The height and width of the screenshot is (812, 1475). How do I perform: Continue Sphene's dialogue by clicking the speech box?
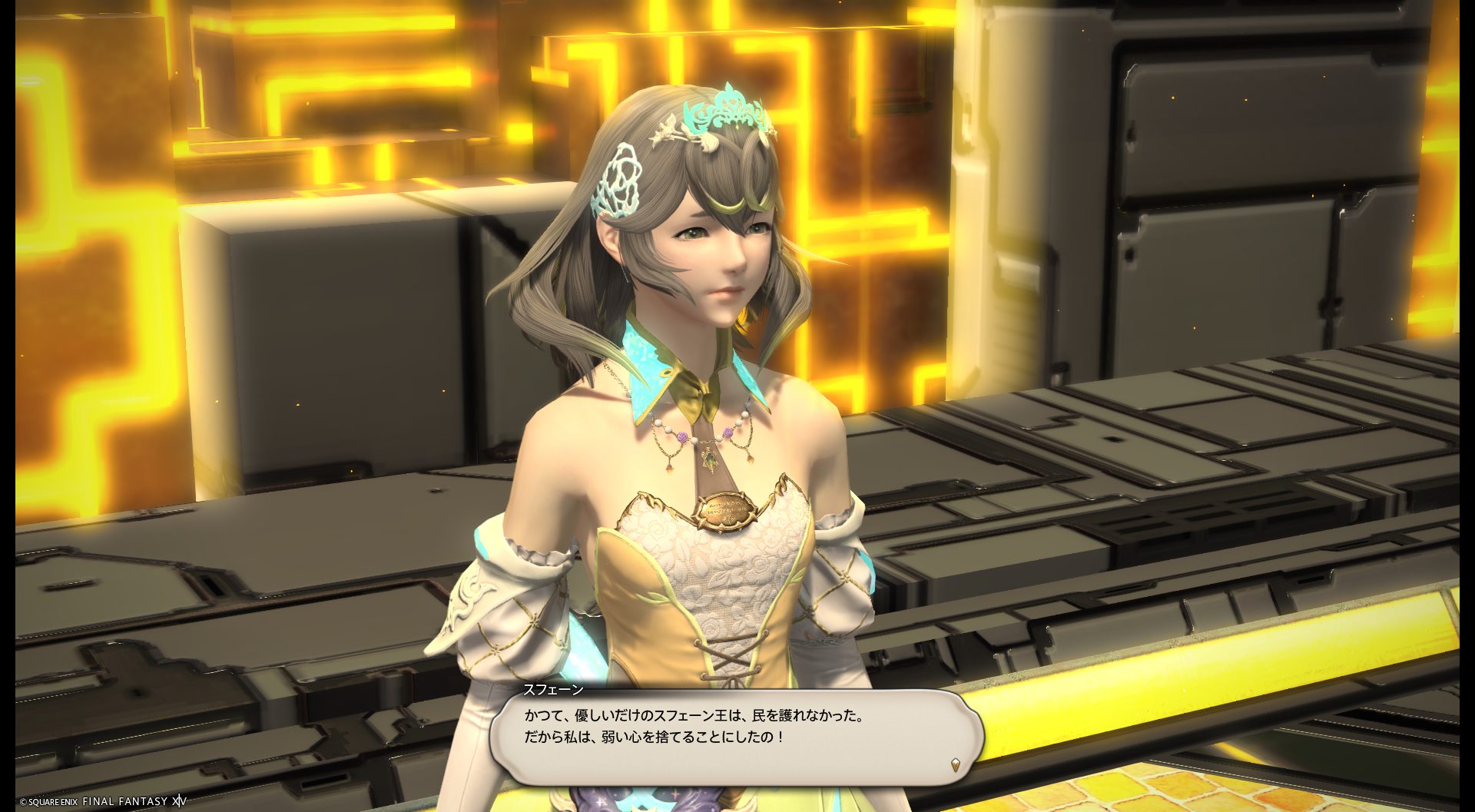[736, 736]
